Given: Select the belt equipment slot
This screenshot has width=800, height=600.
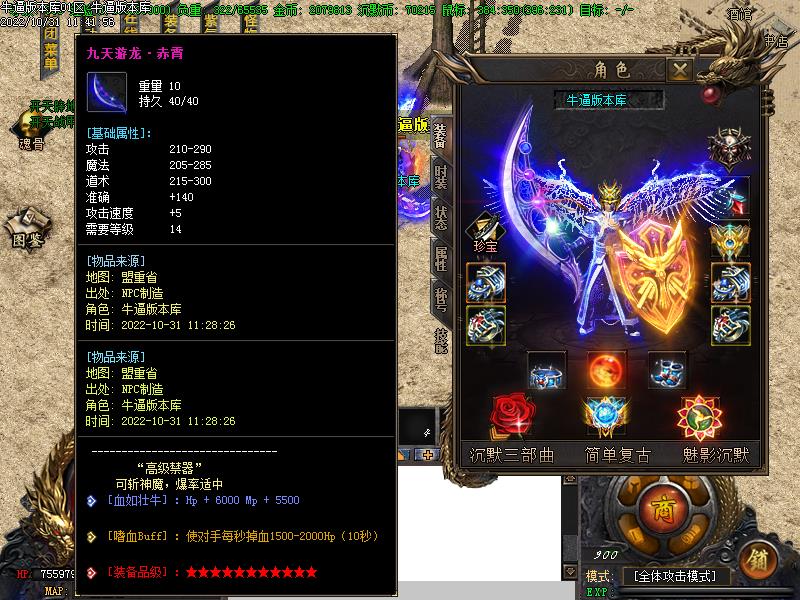Looking at the screenshot, I should click(x=546, y=371).
